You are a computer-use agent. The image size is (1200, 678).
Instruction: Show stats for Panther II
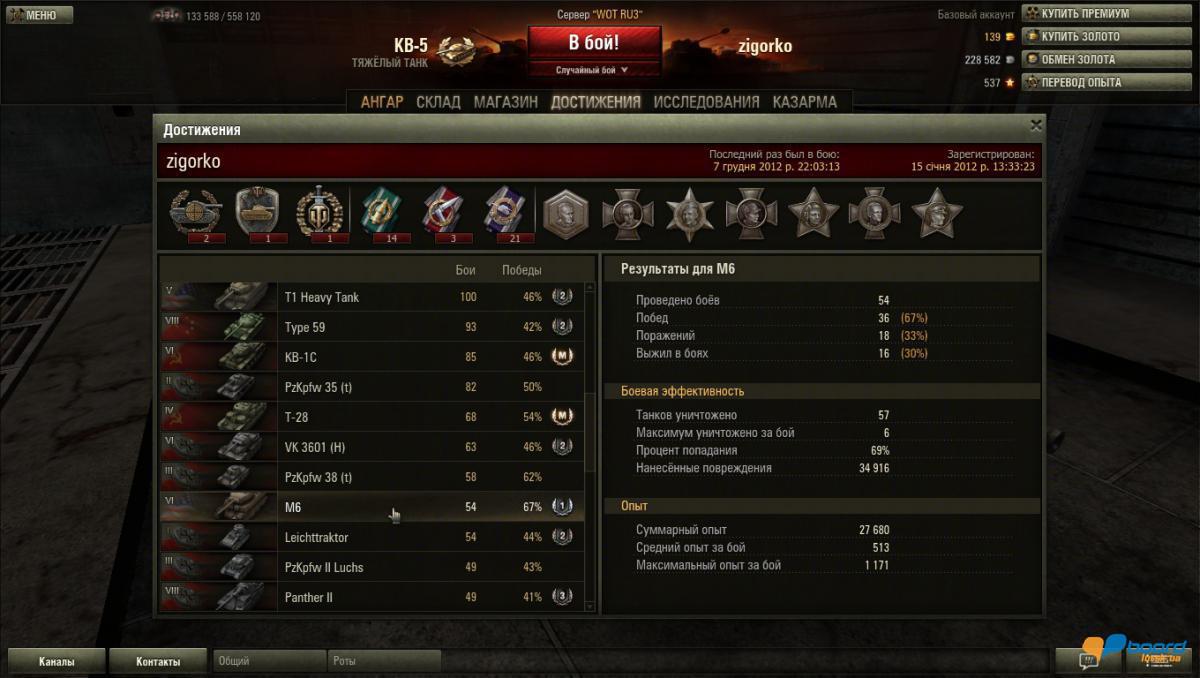[370, 597]
